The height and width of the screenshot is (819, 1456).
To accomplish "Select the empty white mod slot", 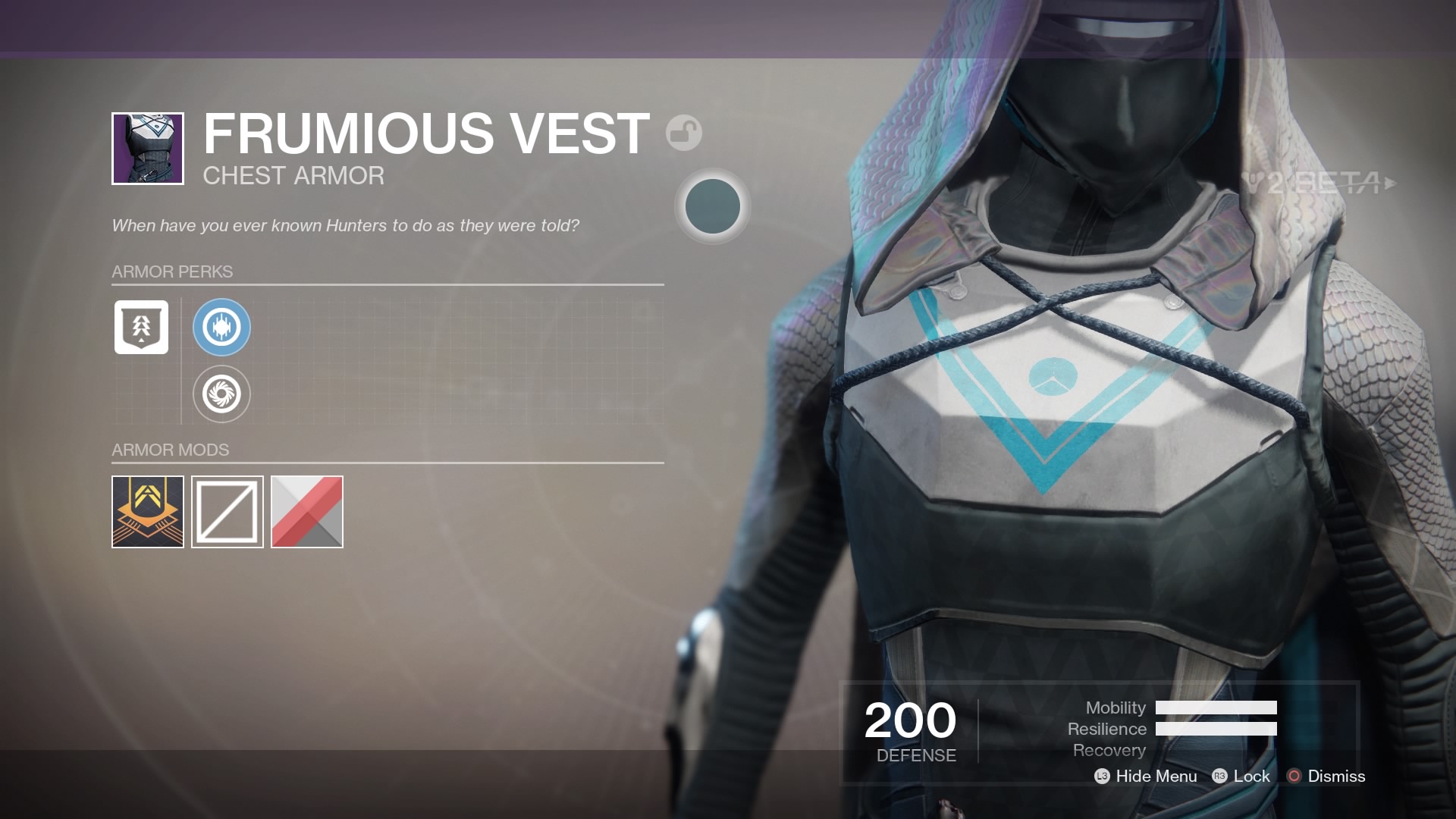I will (227, 513).
